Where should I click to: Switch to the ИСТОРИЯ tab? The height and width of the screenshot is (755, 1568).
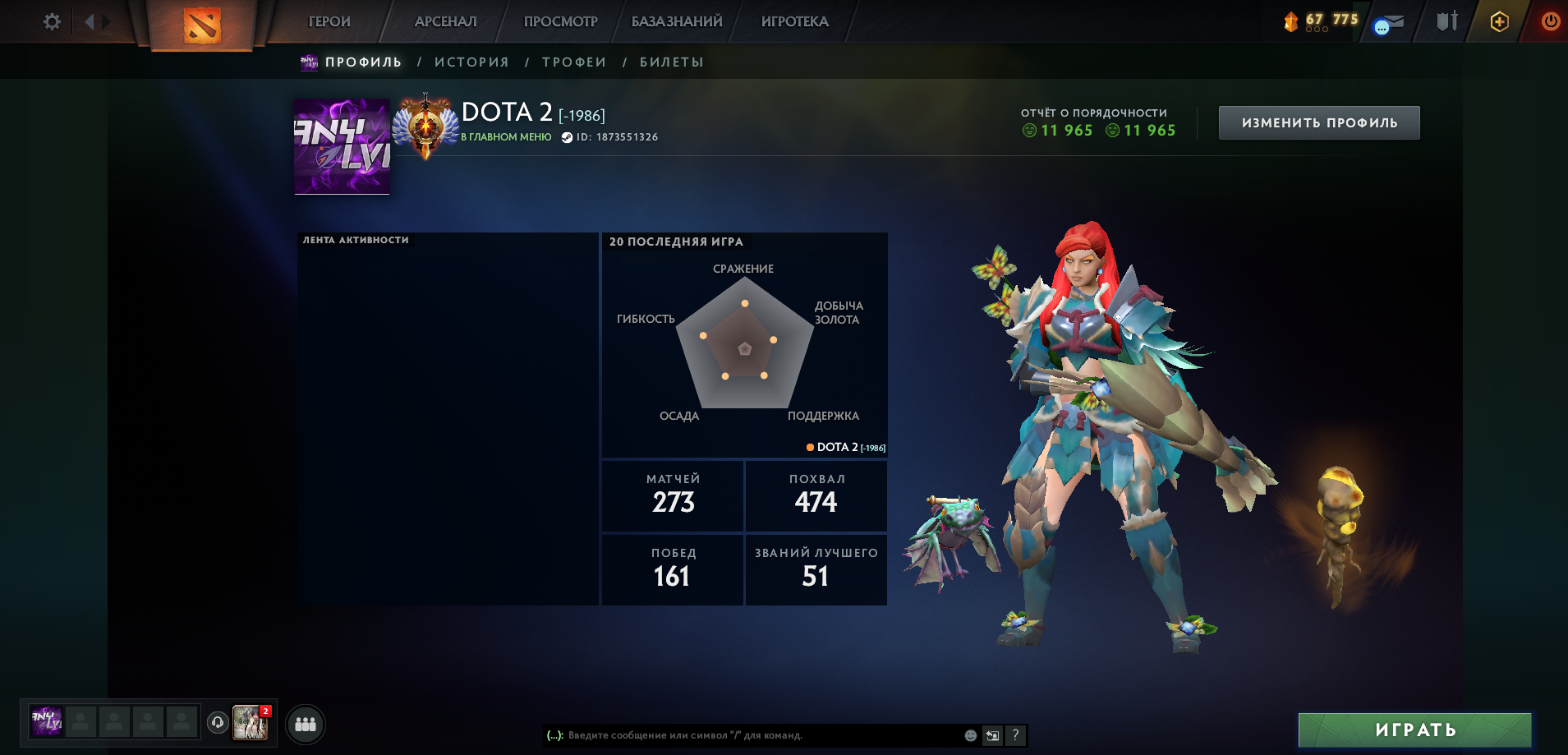pos(471,62)
